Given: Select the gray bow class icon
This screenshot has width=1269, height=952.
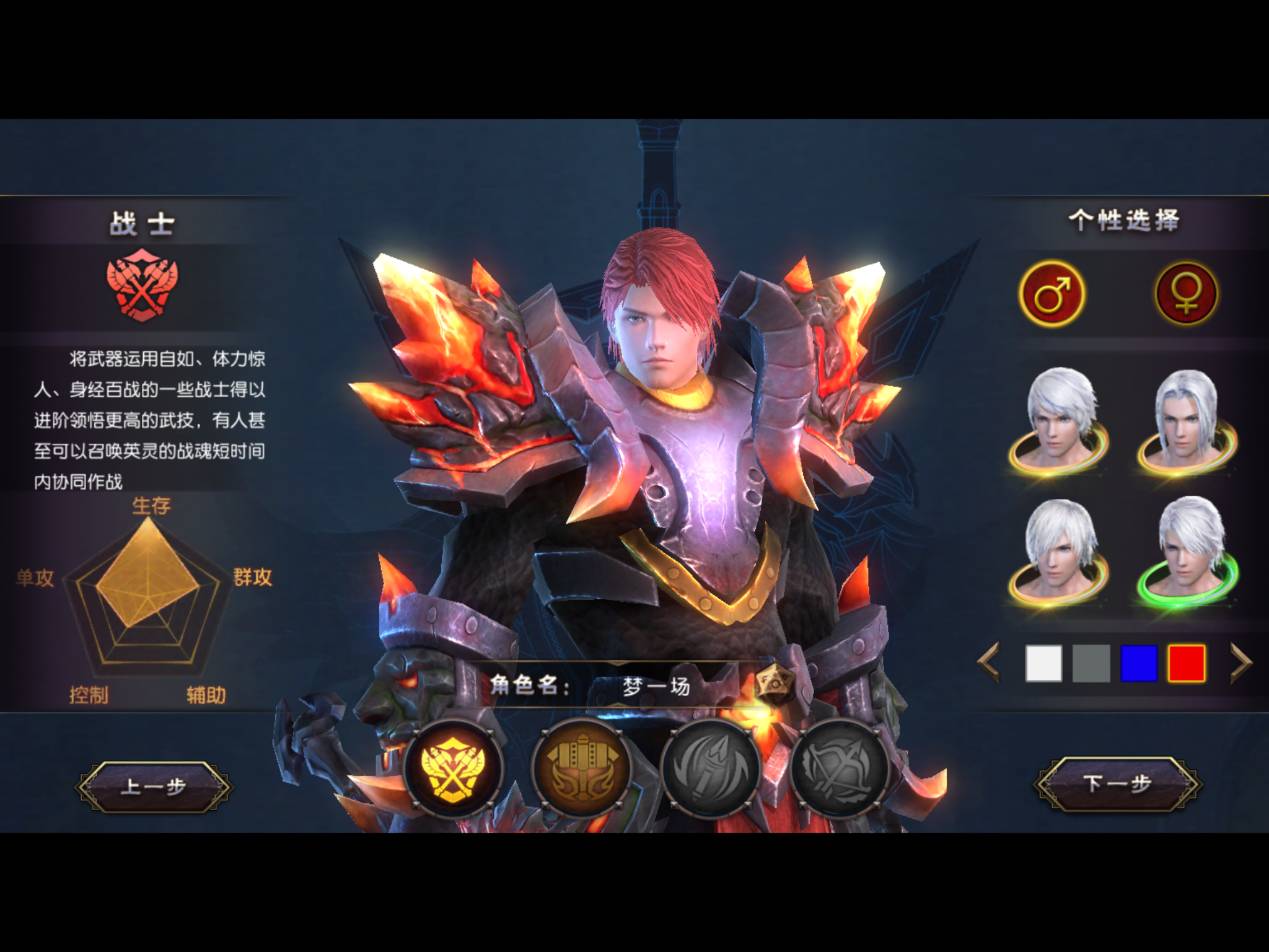Looking at the screenshot, I should pos(839,769).
